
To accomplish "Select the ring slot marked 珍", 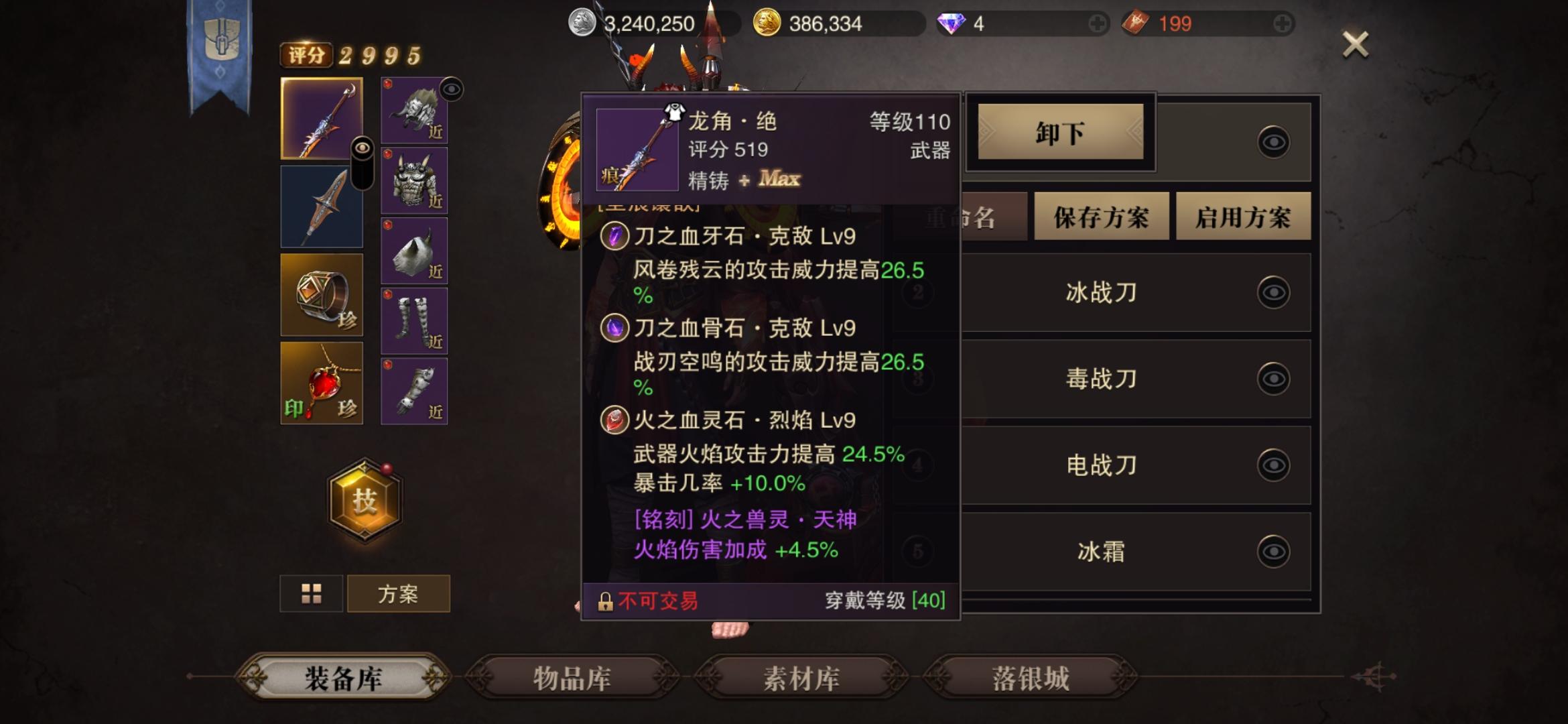I will (322, 293).
